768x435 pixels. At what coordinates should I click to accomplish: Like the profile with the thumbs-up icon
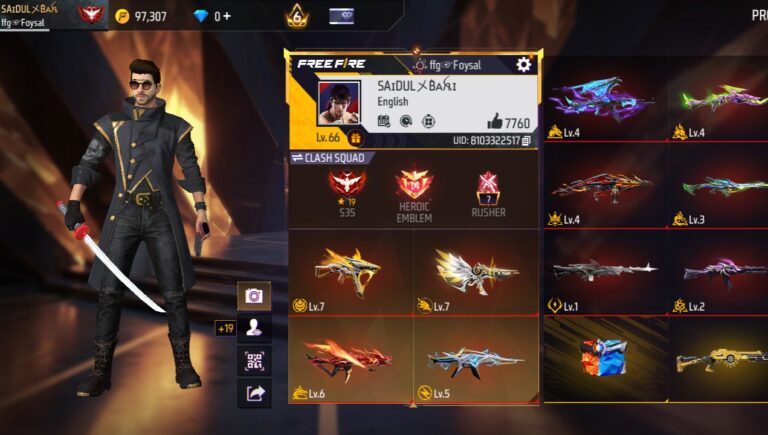pos(496,123)
